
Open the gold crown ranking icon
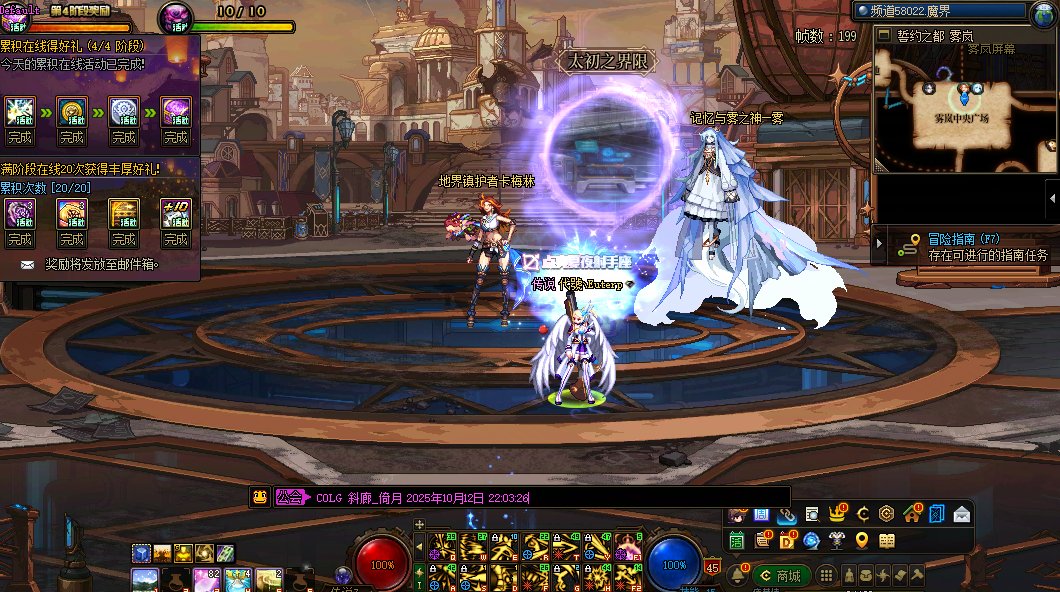click(837, 515)
